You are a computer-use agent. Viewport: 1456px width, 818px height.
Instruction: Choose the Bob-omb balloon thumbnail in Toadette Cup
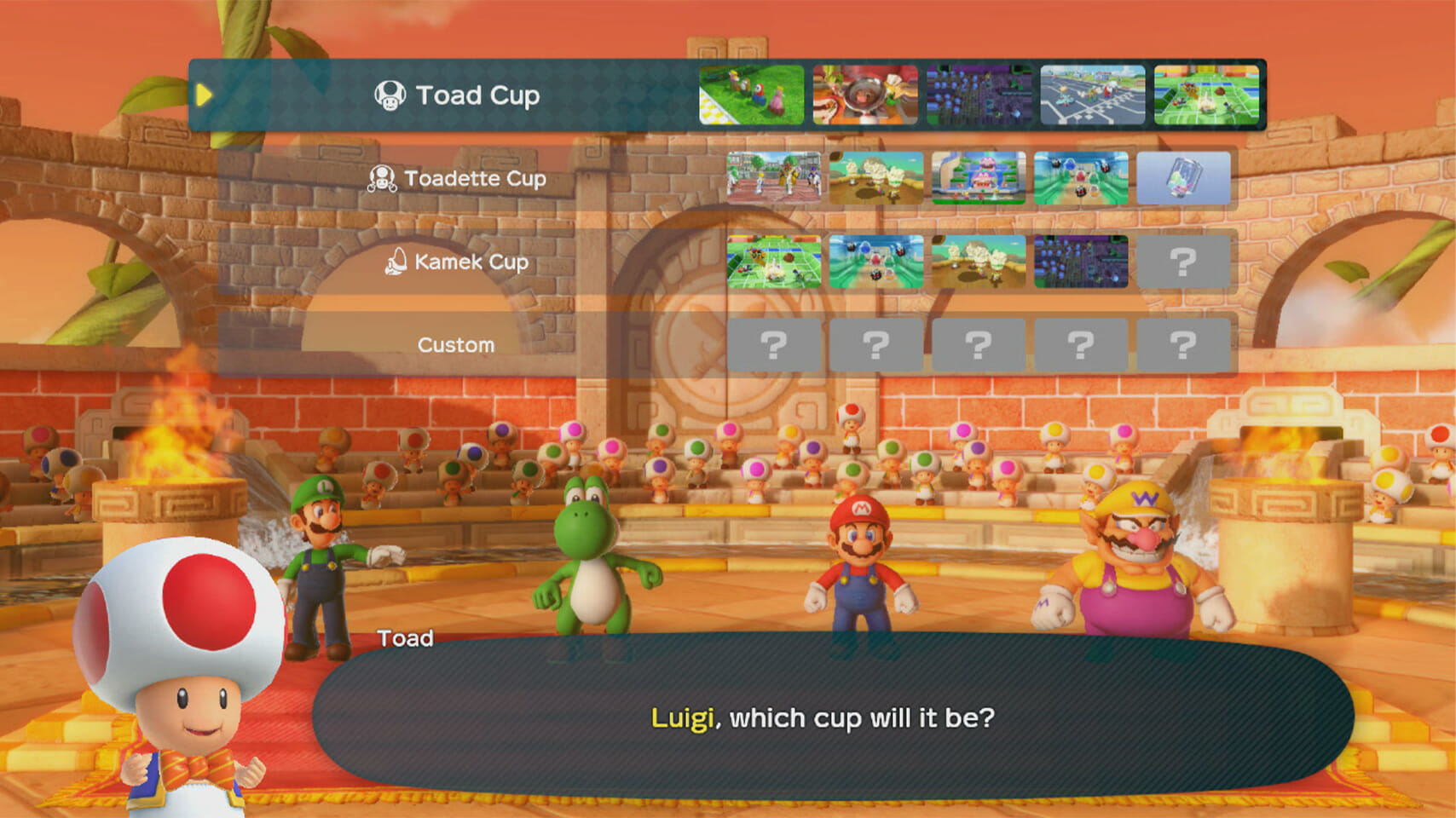1081,178
